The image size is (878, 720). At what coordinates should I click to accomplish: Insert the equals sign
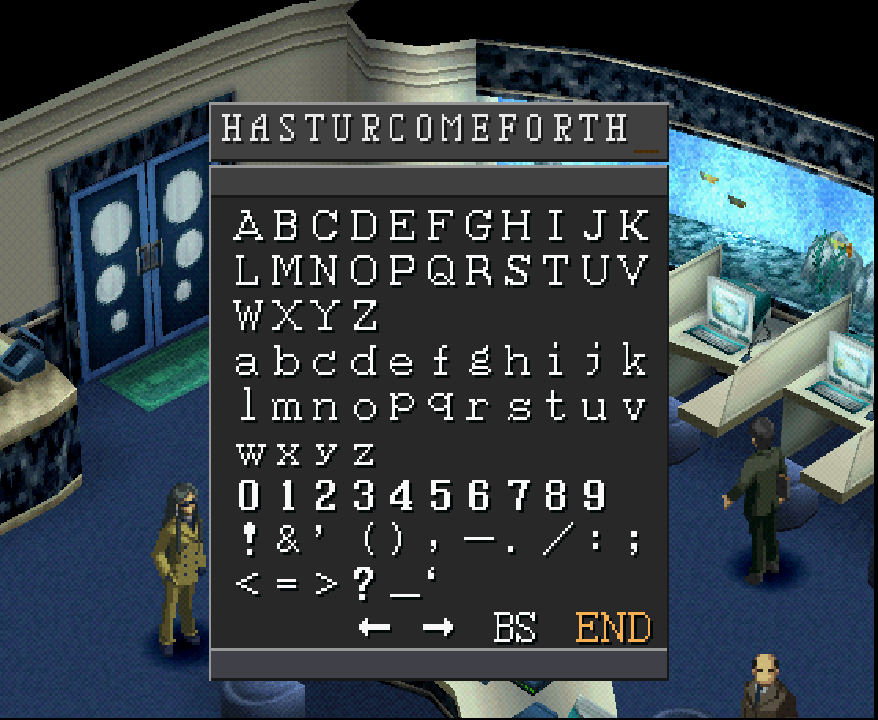(288, 585)
